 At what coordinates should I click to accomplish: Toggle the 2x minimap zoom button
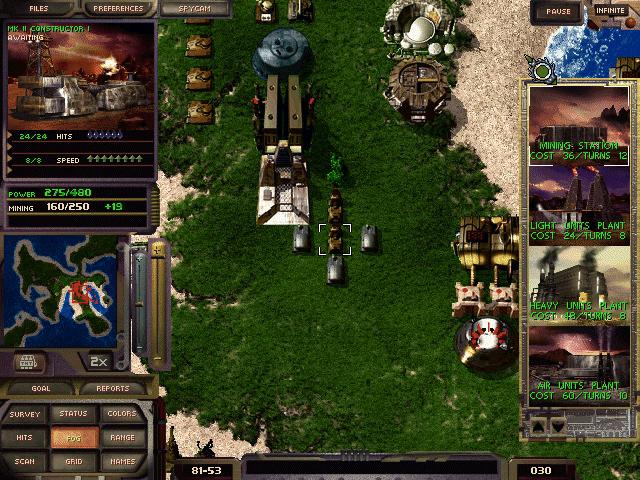pyautogui.click(x=98, y=361)
